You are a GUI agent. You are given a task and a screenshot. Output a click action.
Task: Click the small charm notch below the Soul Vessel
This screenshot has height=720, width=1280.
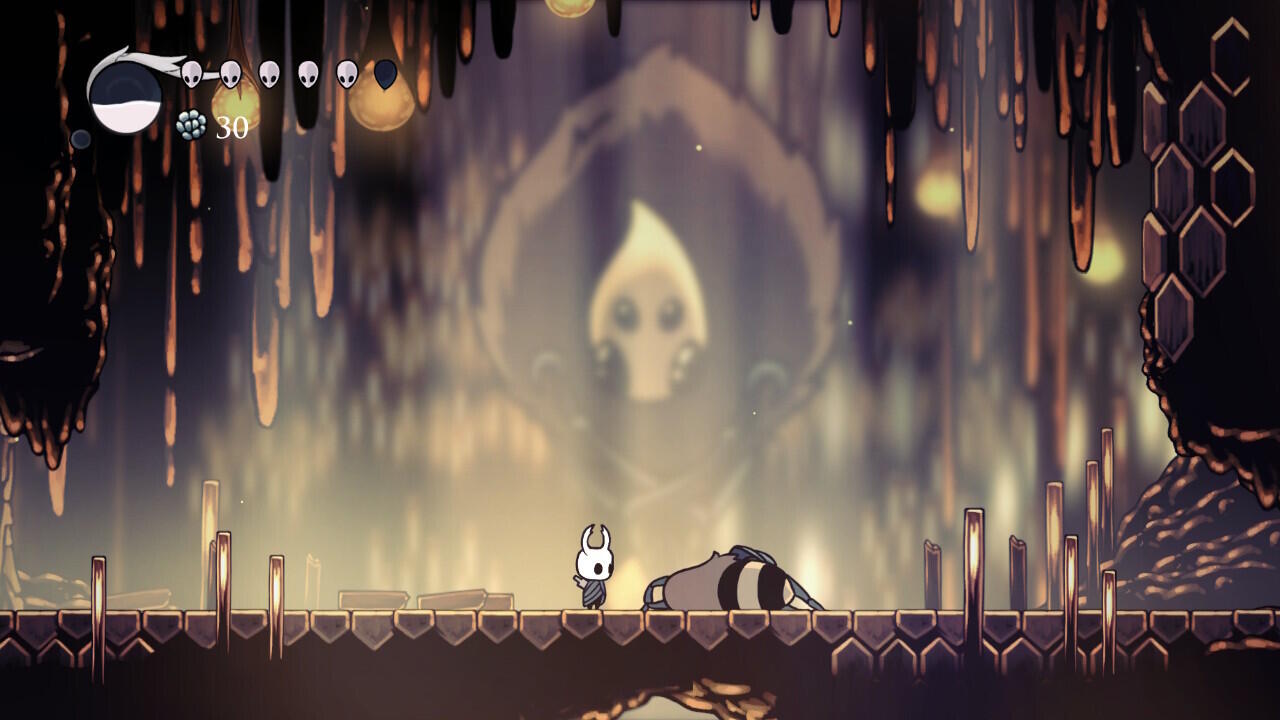pyautogui.click(x=80, y=138)
